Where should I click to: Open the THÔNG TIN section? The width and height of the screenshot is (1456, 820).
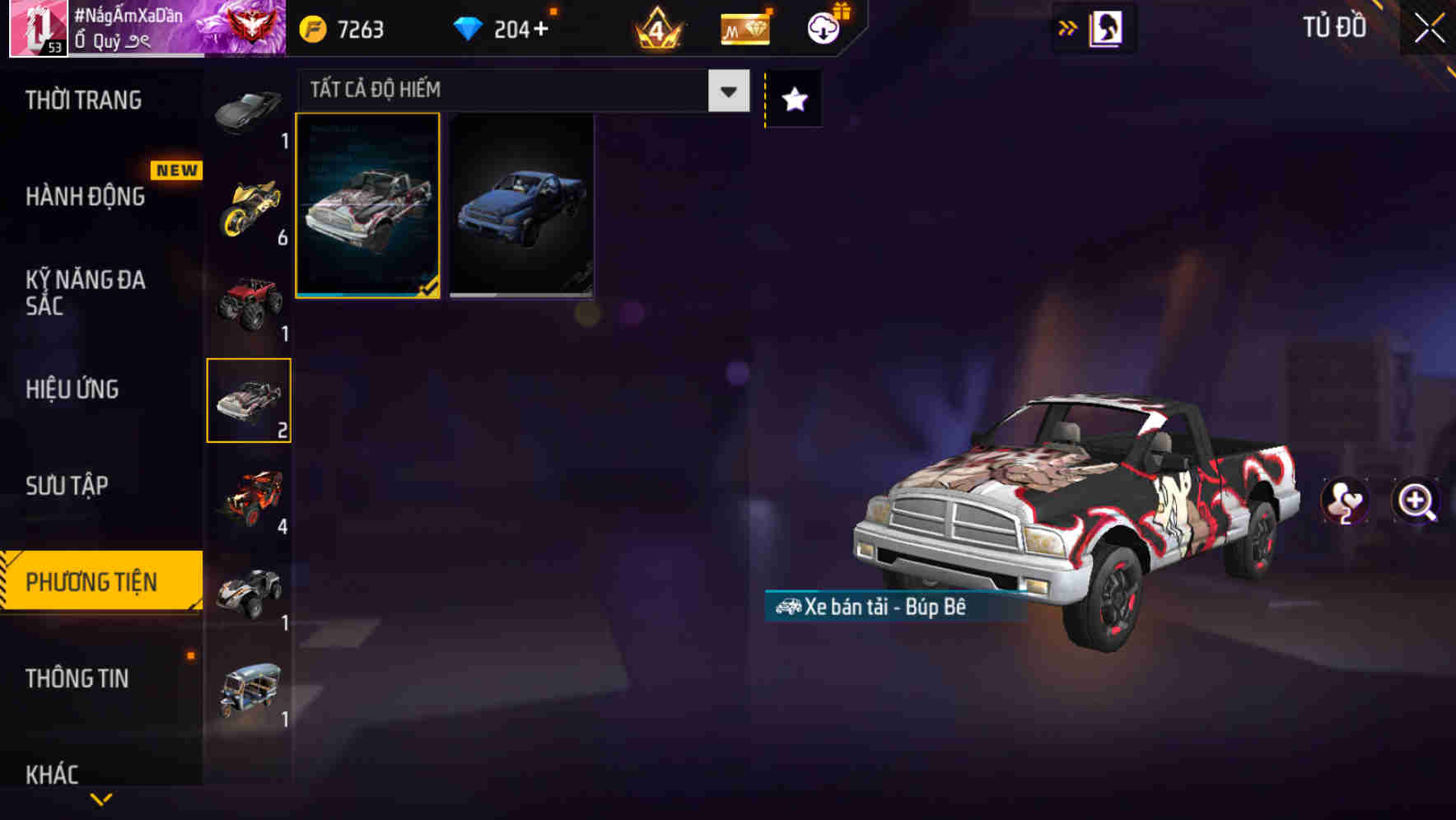(78, 679)
